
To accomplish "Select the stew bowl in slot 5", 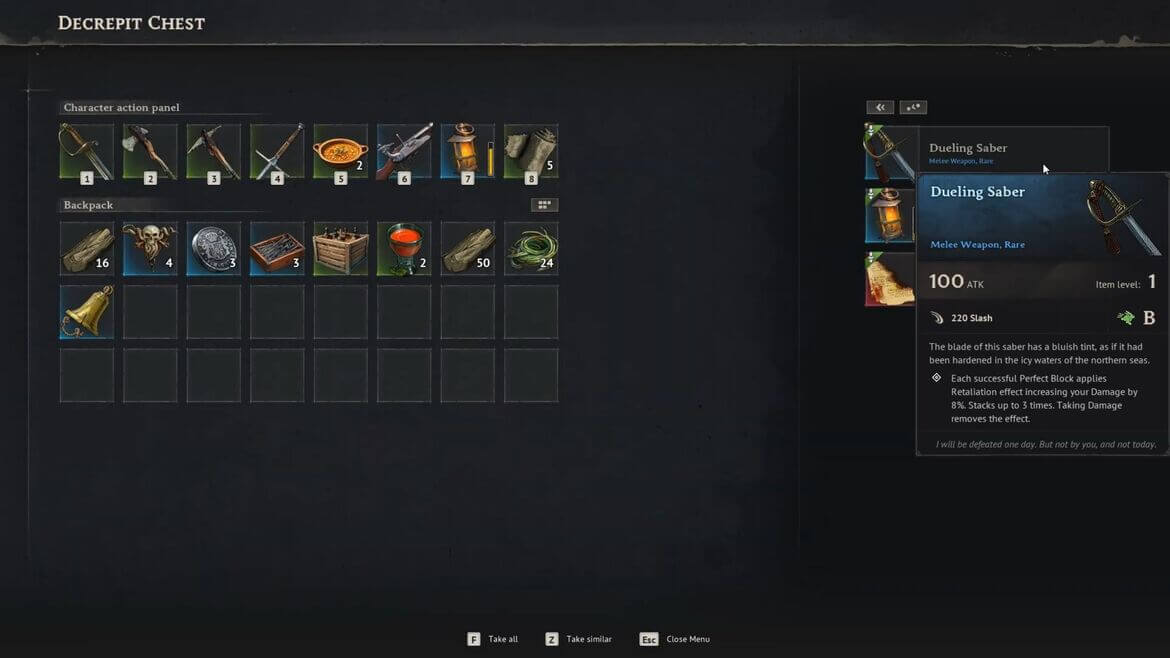I will (x=340, y=151).
